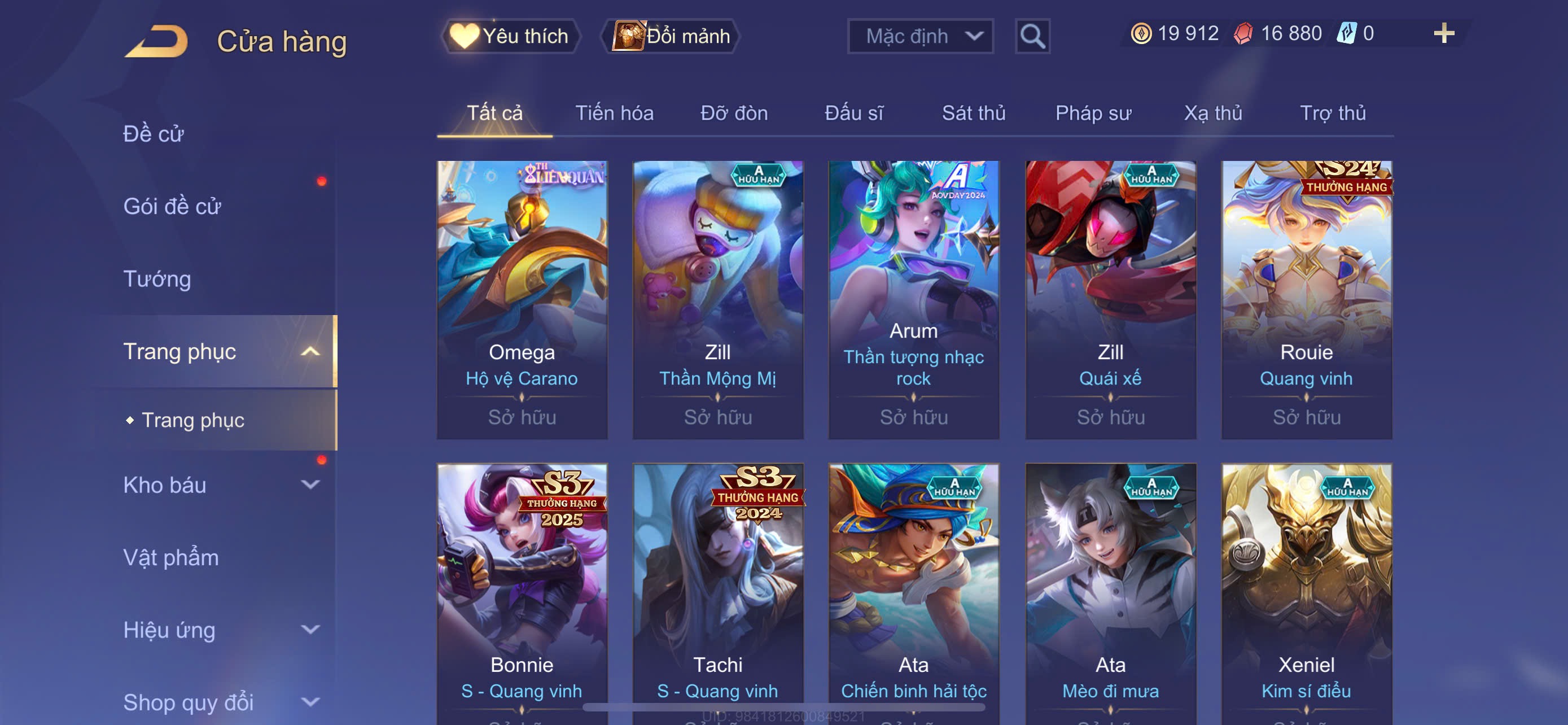Expand the Hiệu ứng section
Screen dimensions: 1568x725
coord(219,630)
